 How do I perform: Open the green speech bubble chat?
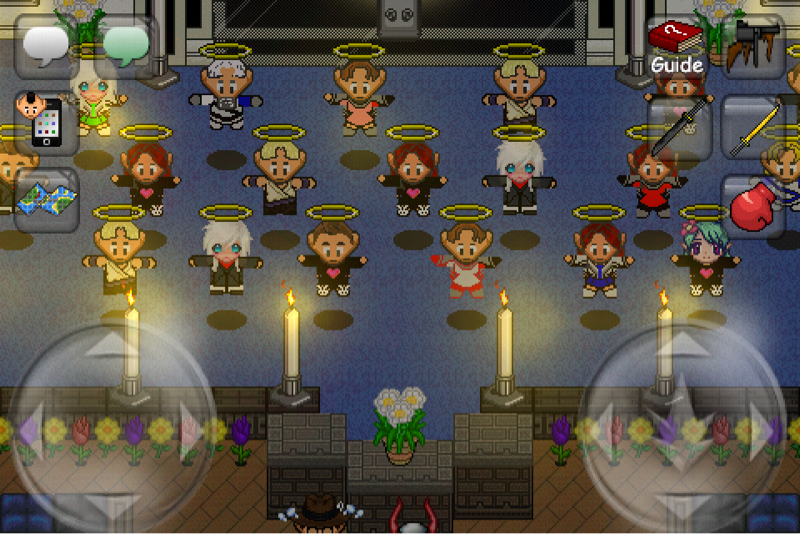(x=126, y=45)
